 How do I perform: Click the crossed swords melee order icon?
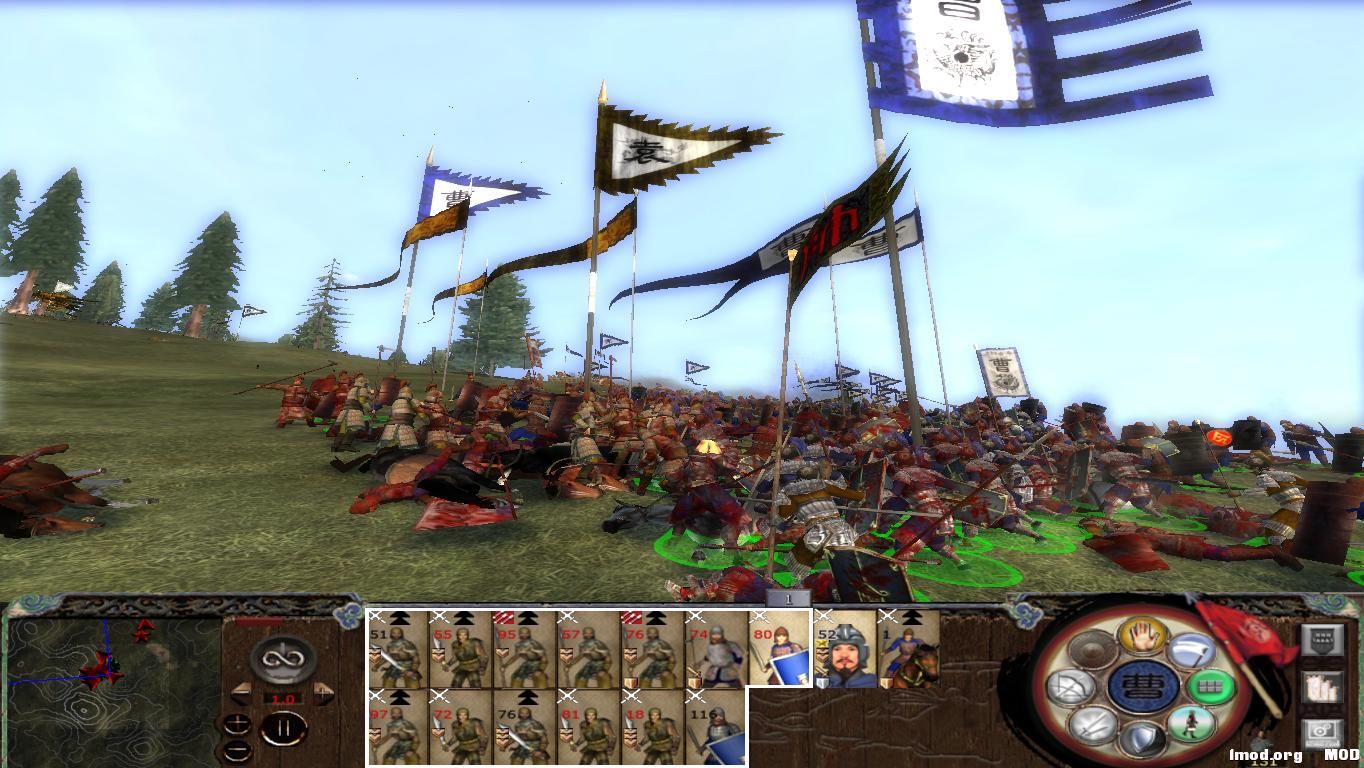click(1091, 727)
